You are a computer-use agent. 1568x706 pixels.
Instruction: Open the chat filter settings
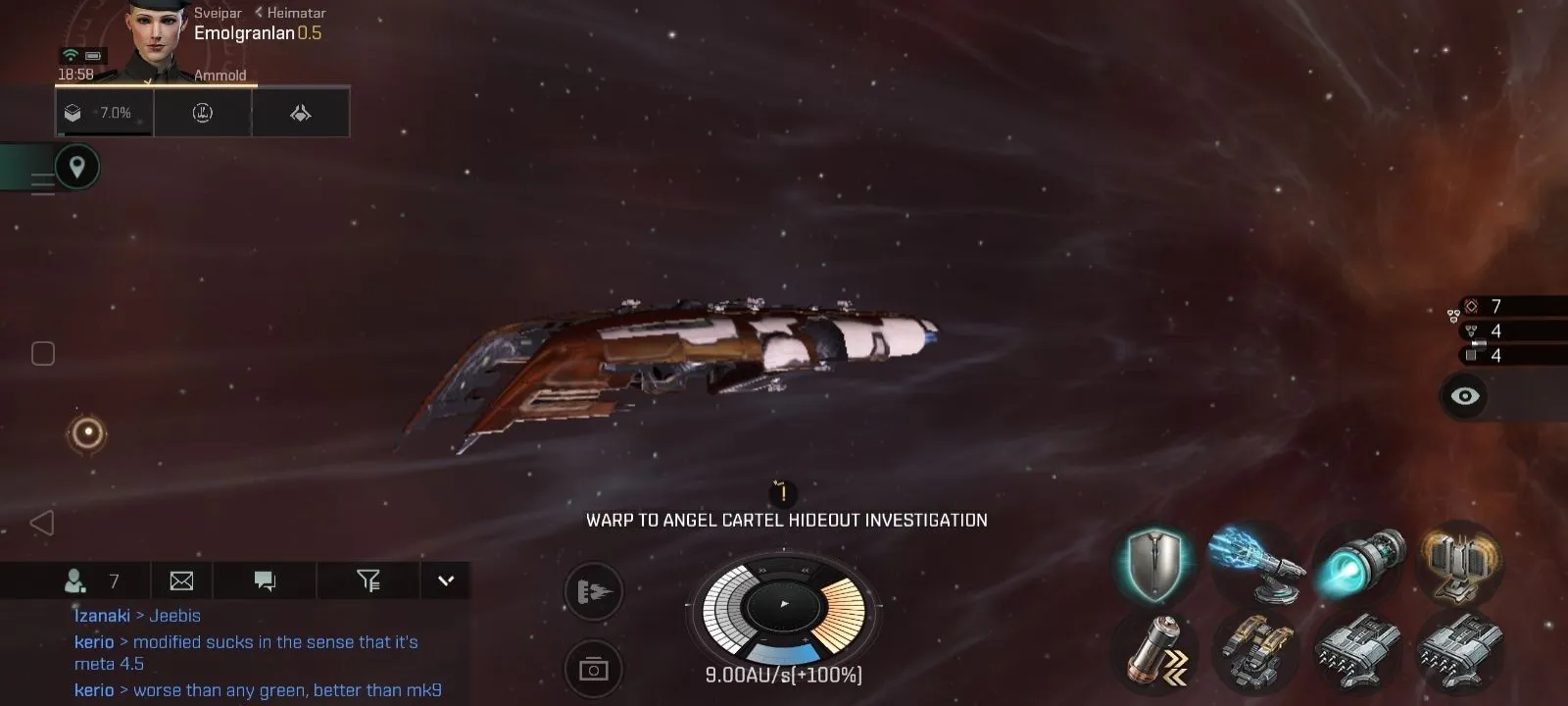[x=367, y=581]
